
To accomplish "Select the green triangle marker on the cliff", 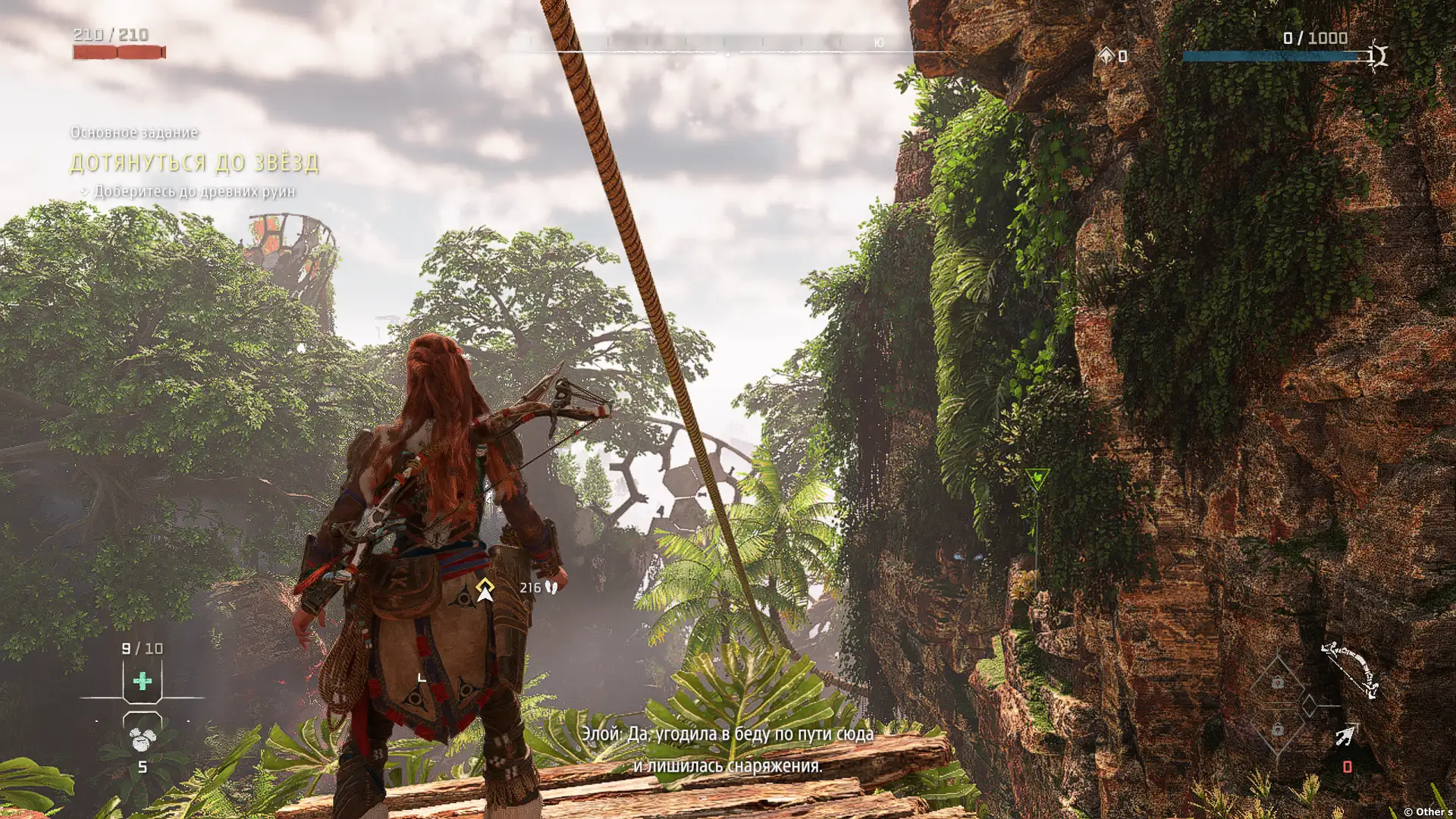I will click(1037, 479).
